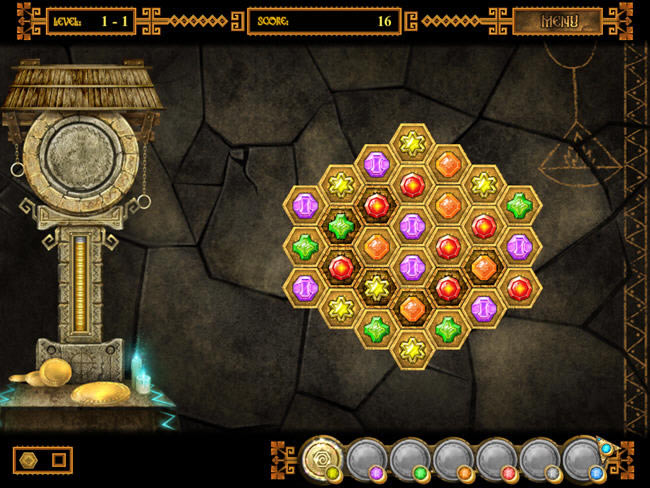This screenshot has width=650, height=488.
Task: Pick the yellow star gem on the dark cracked tile
Action: click(376, 288)
